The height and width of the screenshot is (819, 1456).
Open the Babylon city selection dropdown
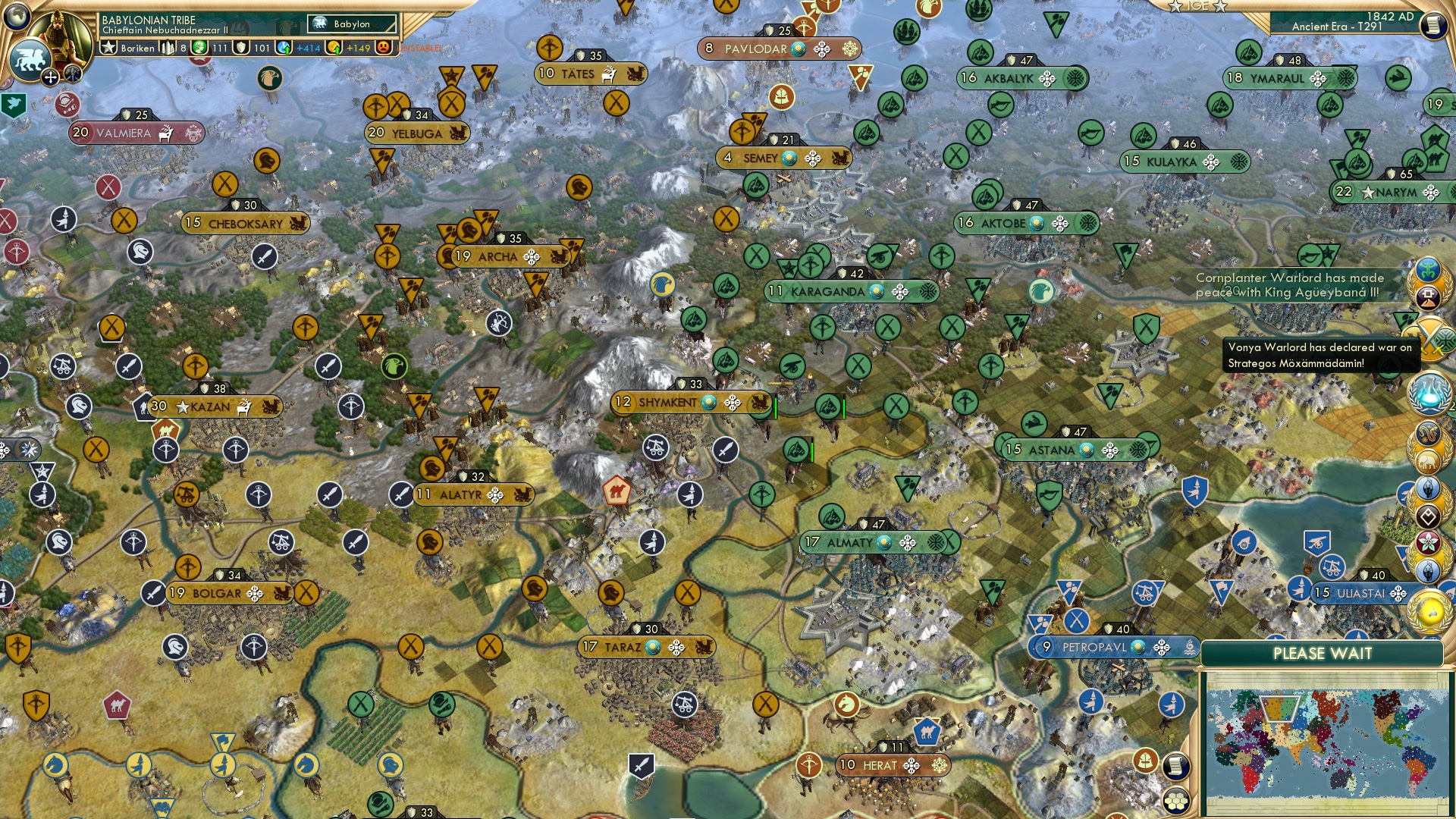[353, 24]
